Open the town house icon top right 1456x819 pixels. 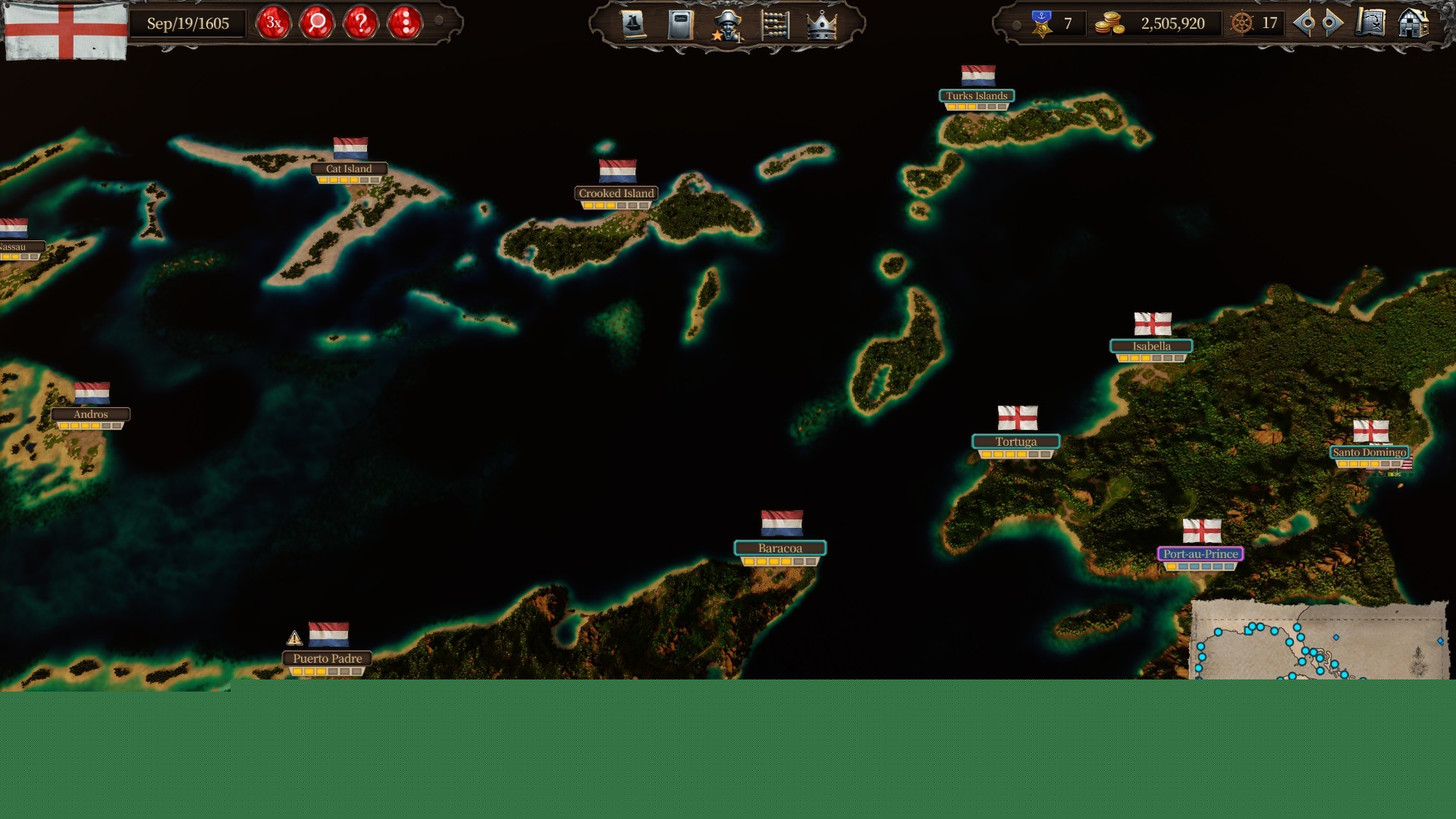tap(1413, 24)
